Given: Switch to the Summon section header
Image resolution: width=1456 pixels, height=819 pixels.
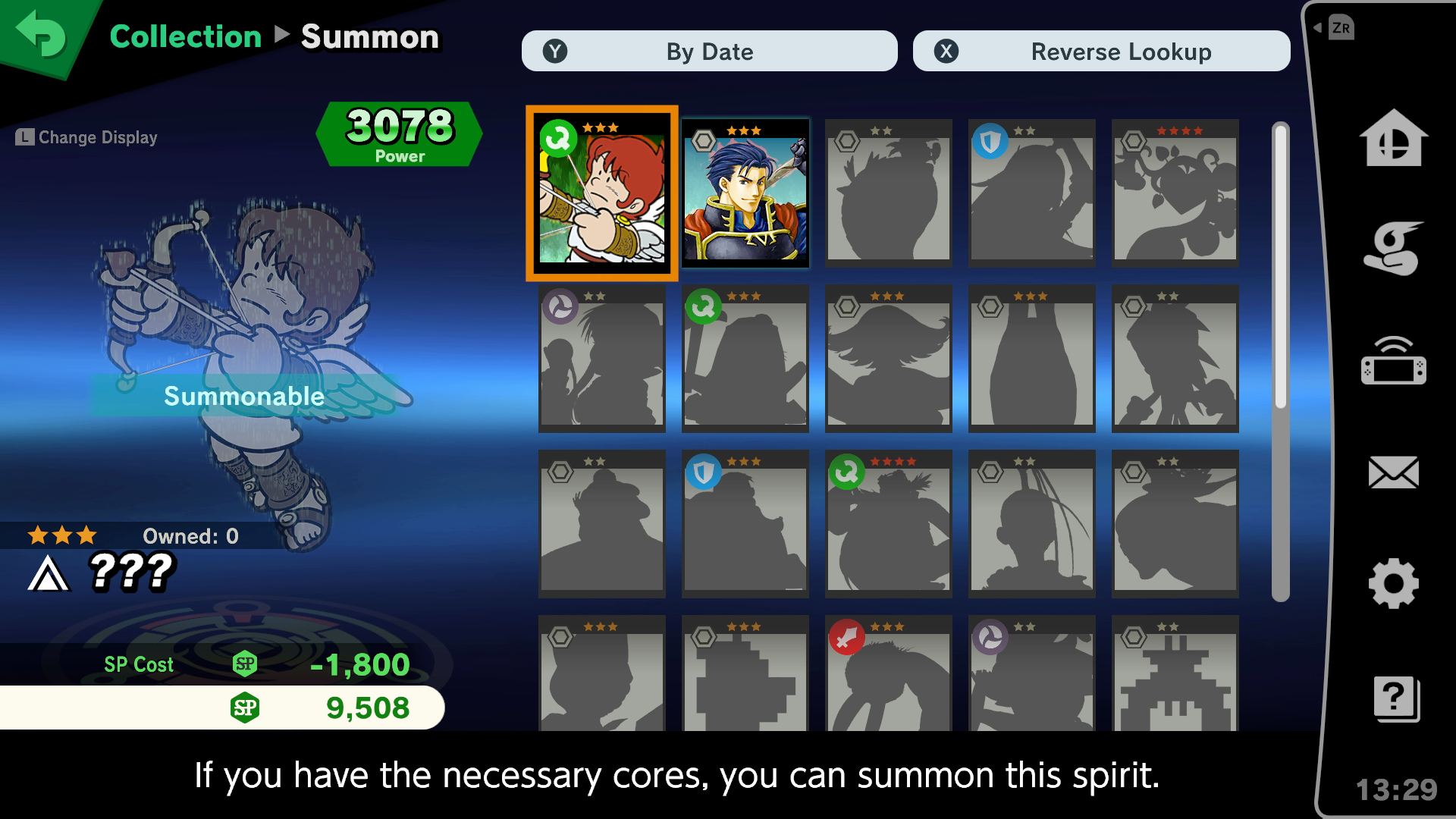Looking at the screenshot, I should 370,36.
